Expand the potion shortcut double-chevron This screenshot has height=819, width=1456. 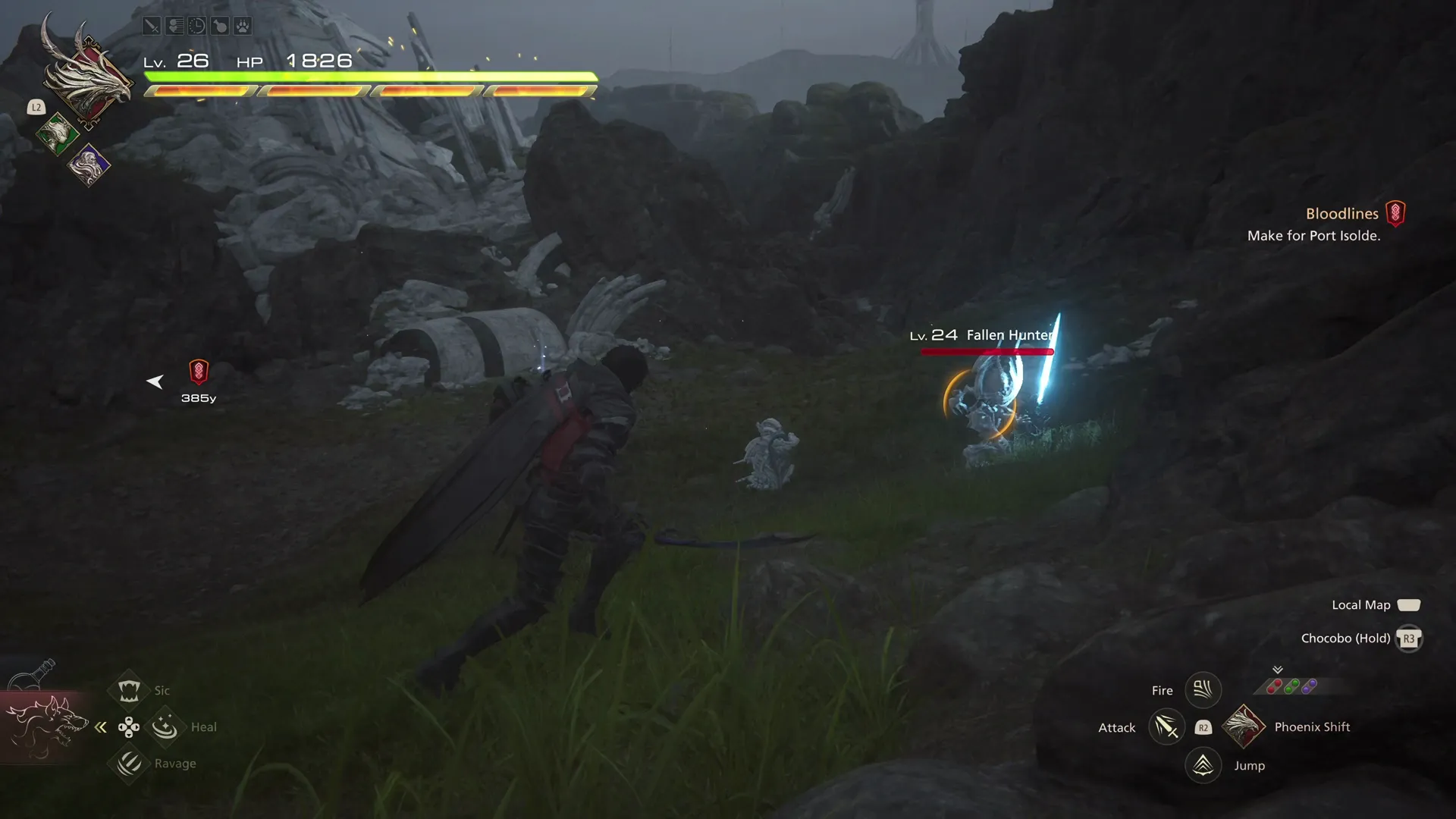pos(1278,671)
